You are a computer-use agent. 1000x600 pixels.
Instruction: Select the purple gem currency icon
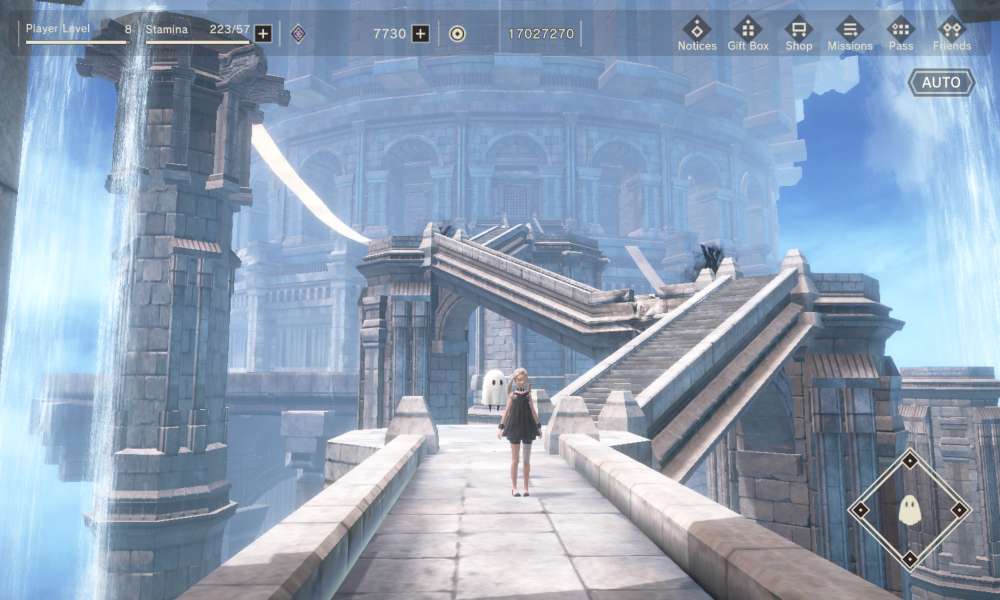tap(298, 33)
